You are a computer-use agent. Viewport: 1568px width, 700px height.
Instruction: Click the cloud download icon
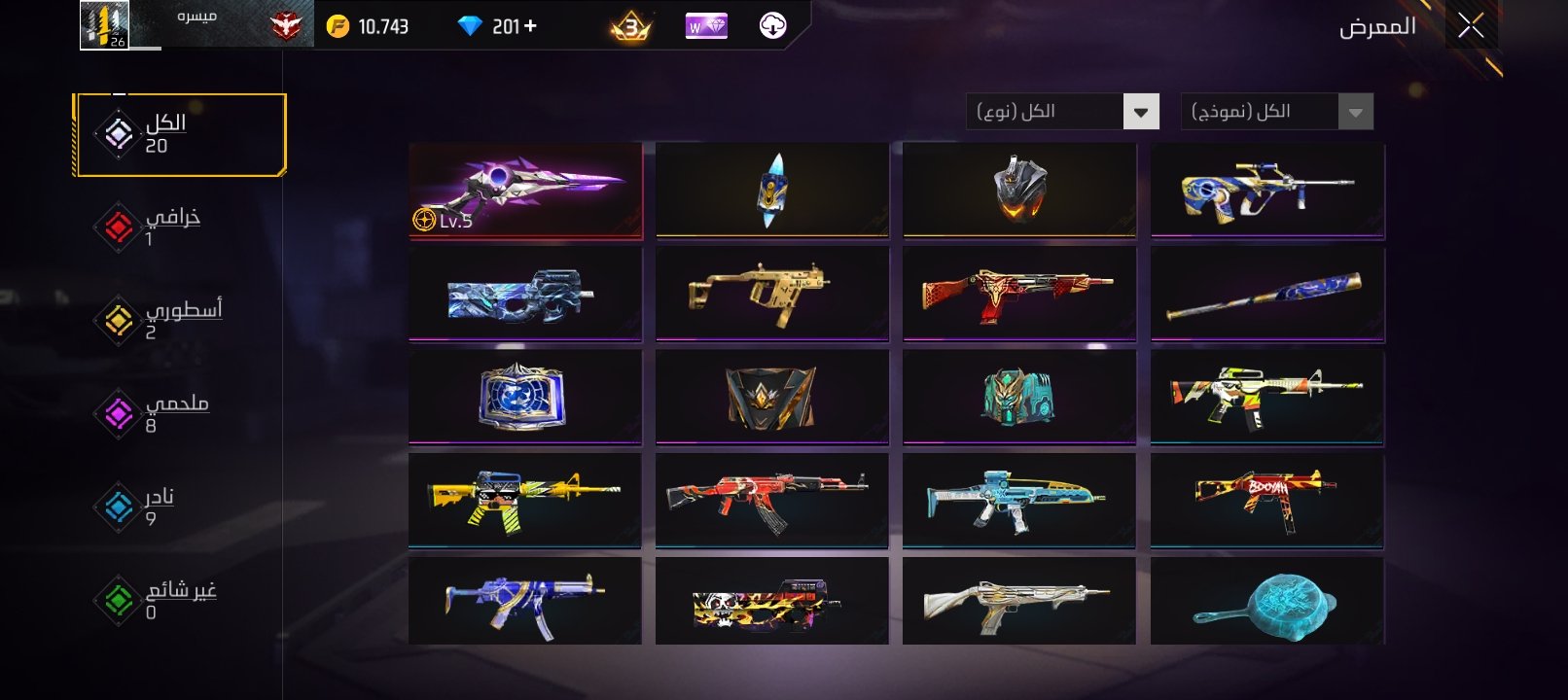pyautogui.click(x=772, y=26)
